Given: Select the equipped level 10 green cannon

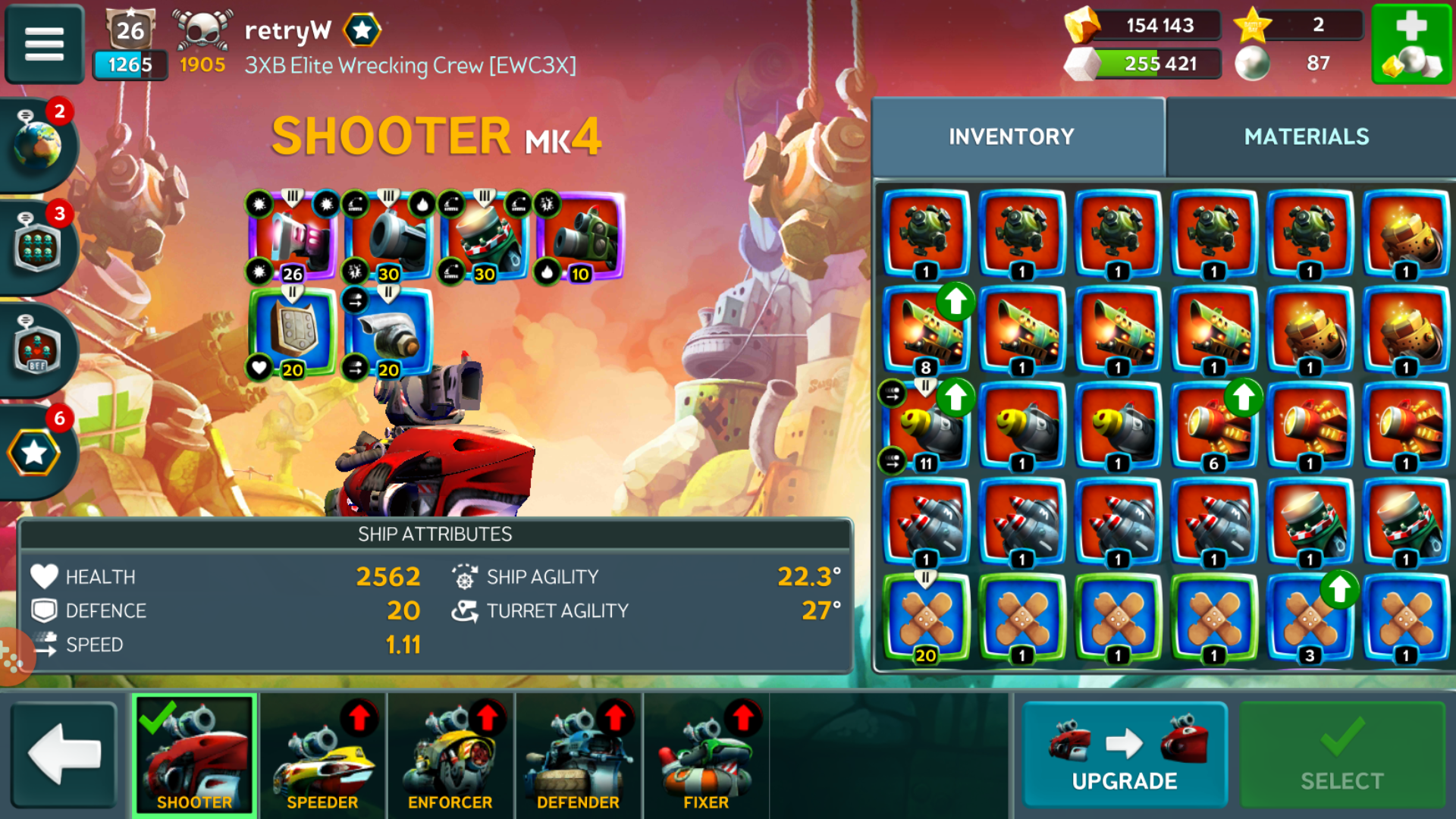Looking at the screenshot, I should 580,237.
